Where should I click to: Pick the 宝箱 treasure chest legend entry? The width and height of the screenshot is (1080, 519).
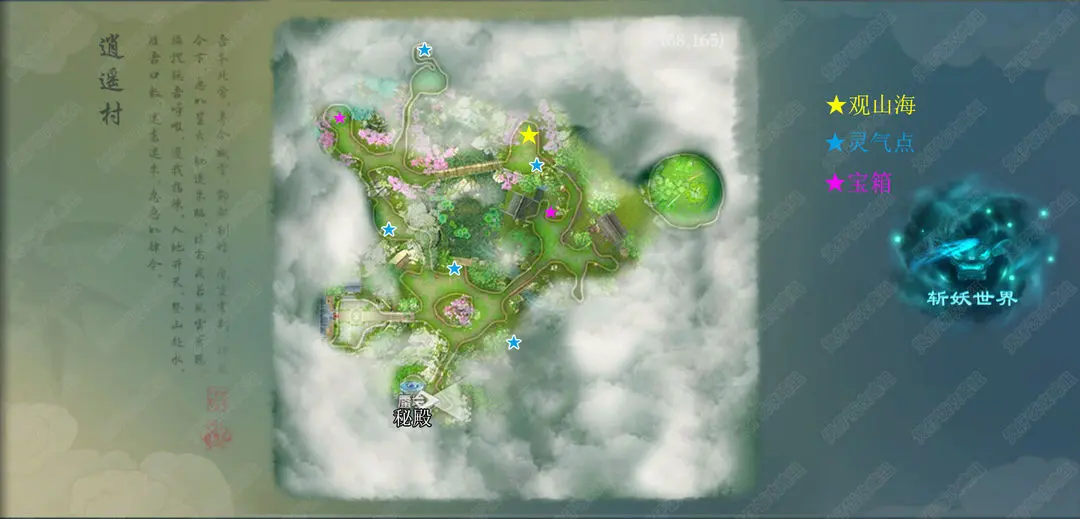point(860,183)
